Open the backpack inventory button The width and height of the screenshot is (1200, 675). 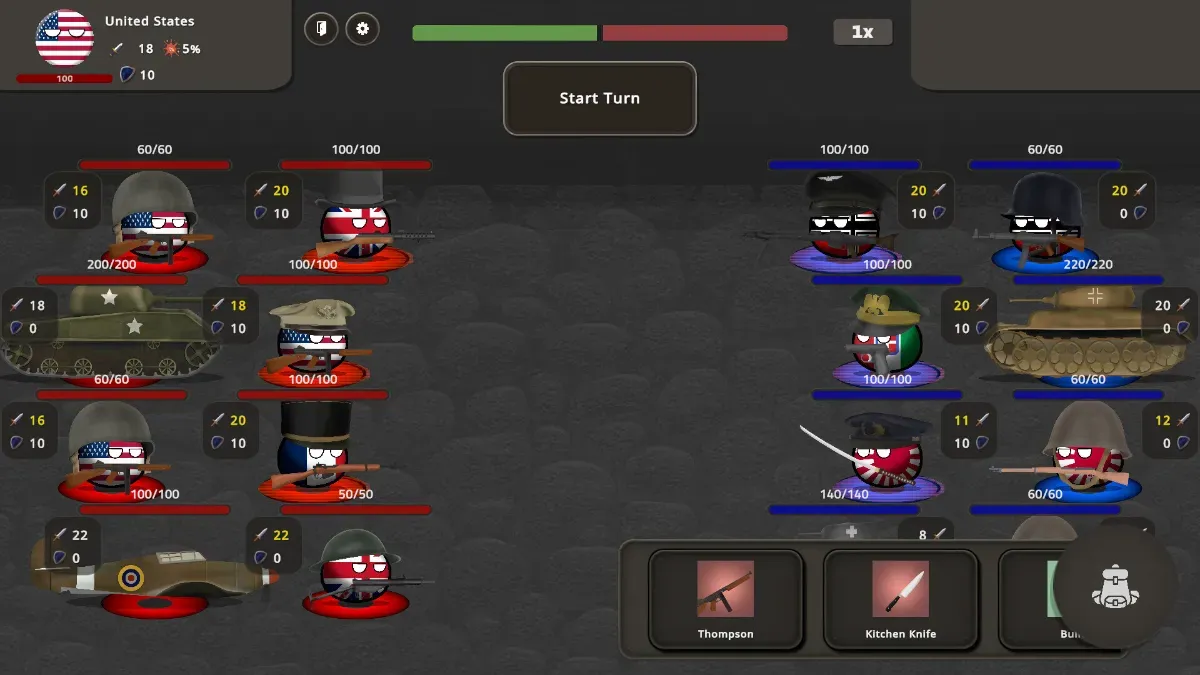click(1116, 588)
